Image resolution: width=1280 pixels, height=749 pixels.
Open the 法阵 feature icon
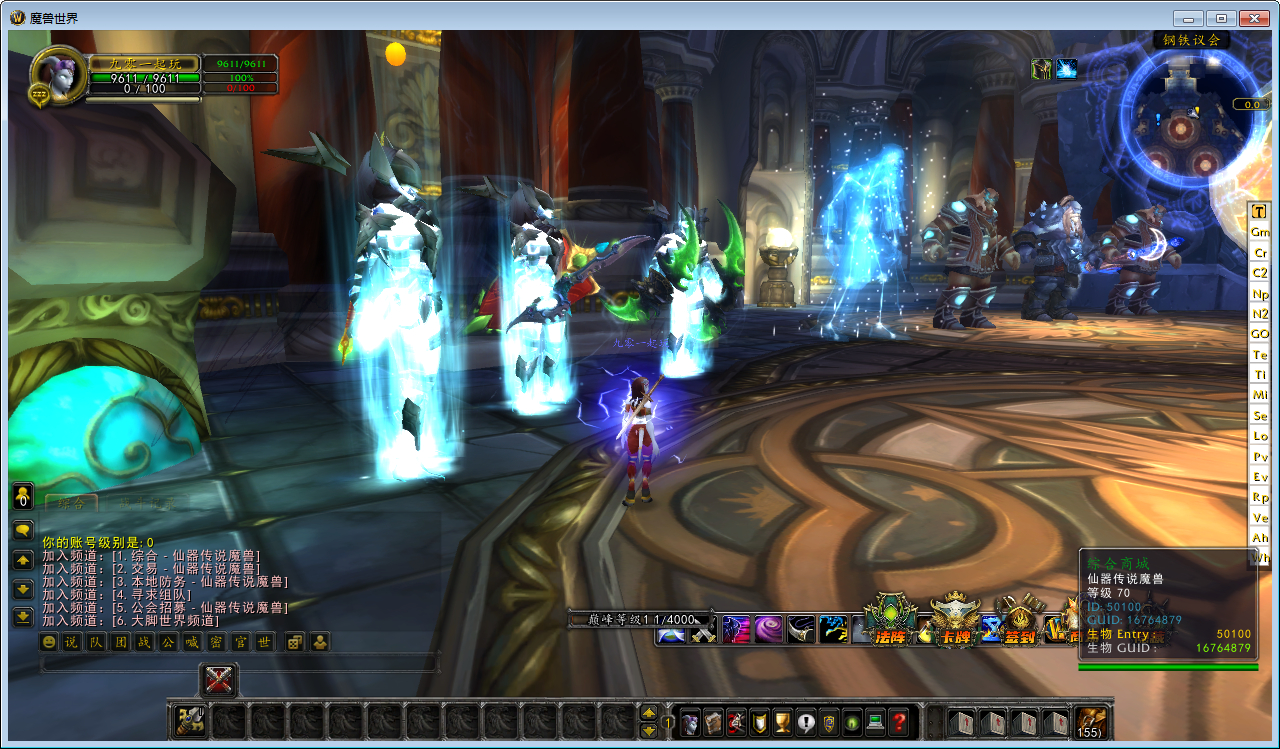coord(890,622)
